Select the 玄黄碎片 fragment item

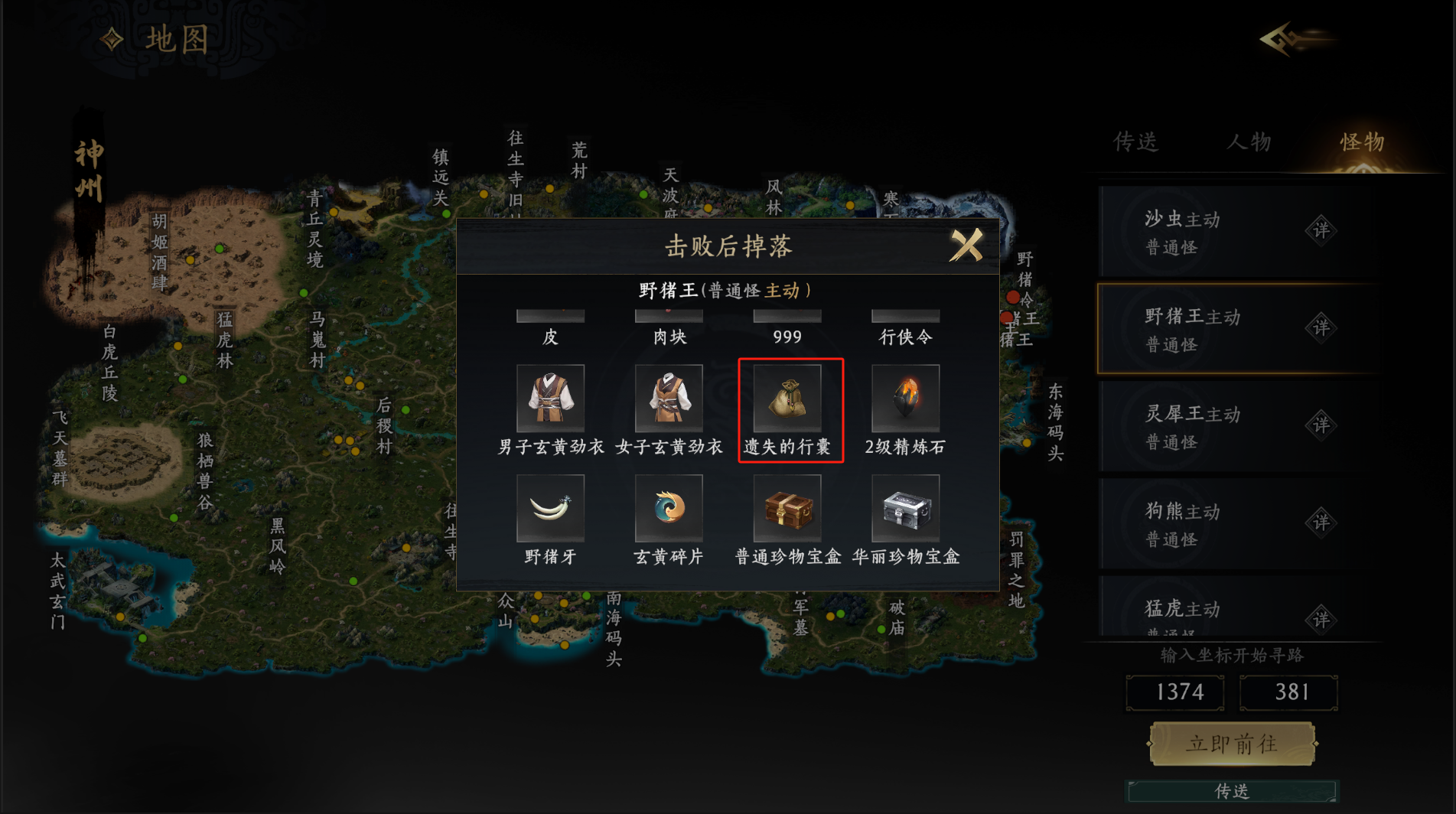pos(669,509)
